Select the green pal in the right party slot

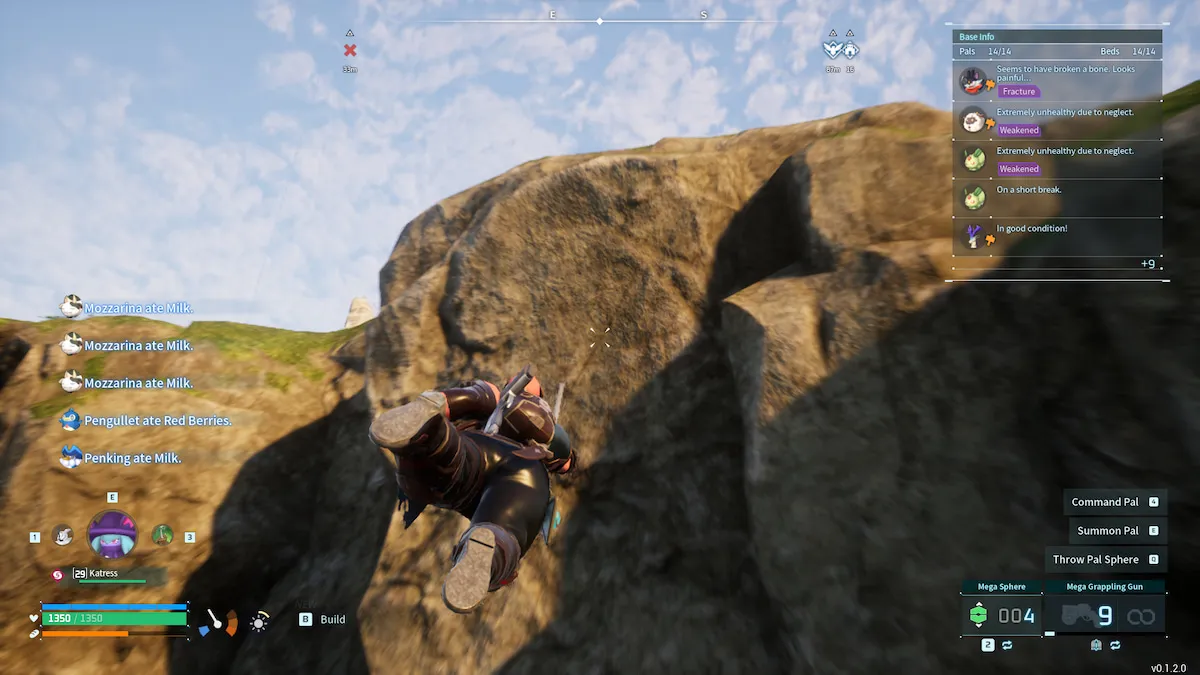[162, 536]
